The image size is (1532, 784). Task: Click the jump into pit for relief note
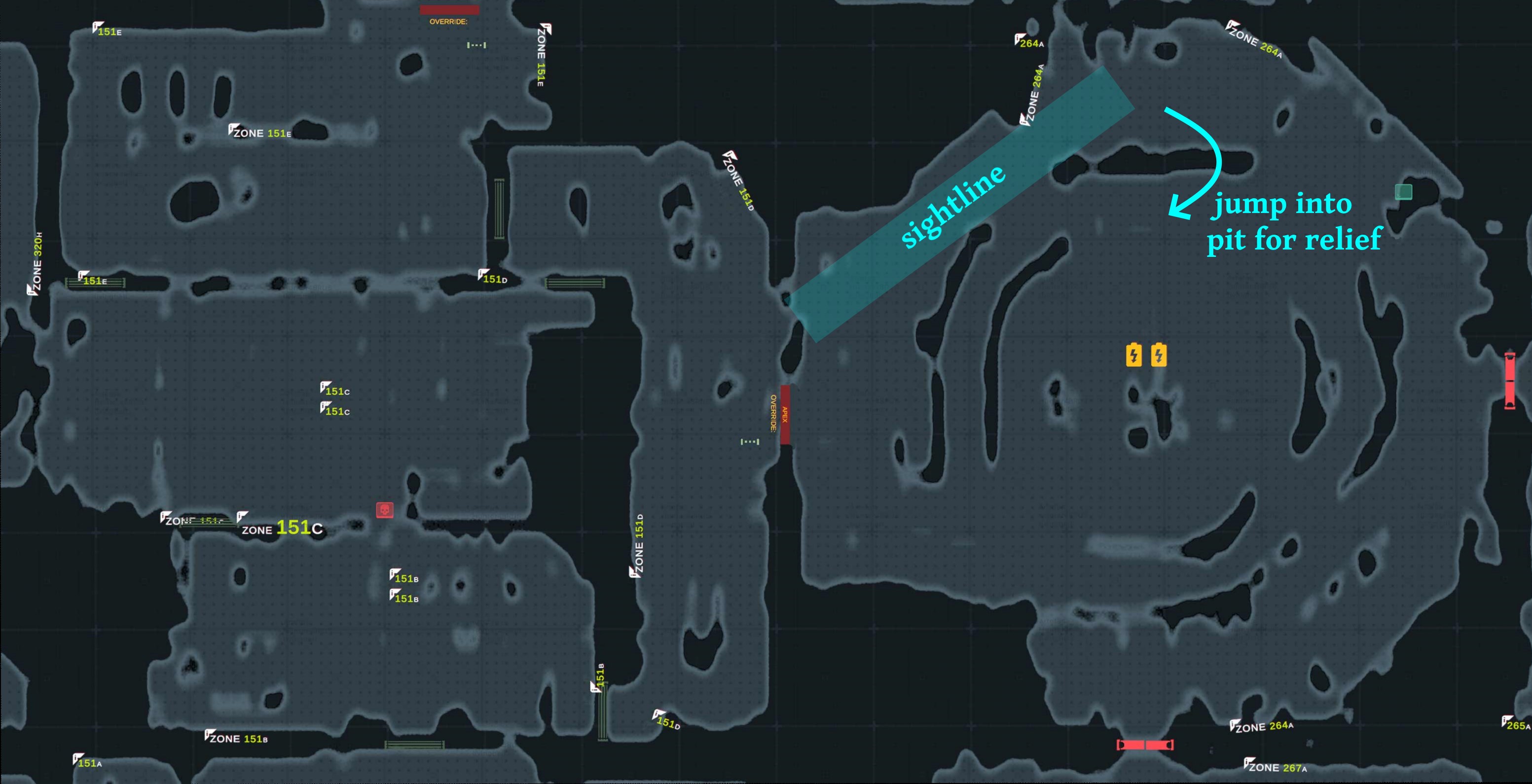[1296, 221]
